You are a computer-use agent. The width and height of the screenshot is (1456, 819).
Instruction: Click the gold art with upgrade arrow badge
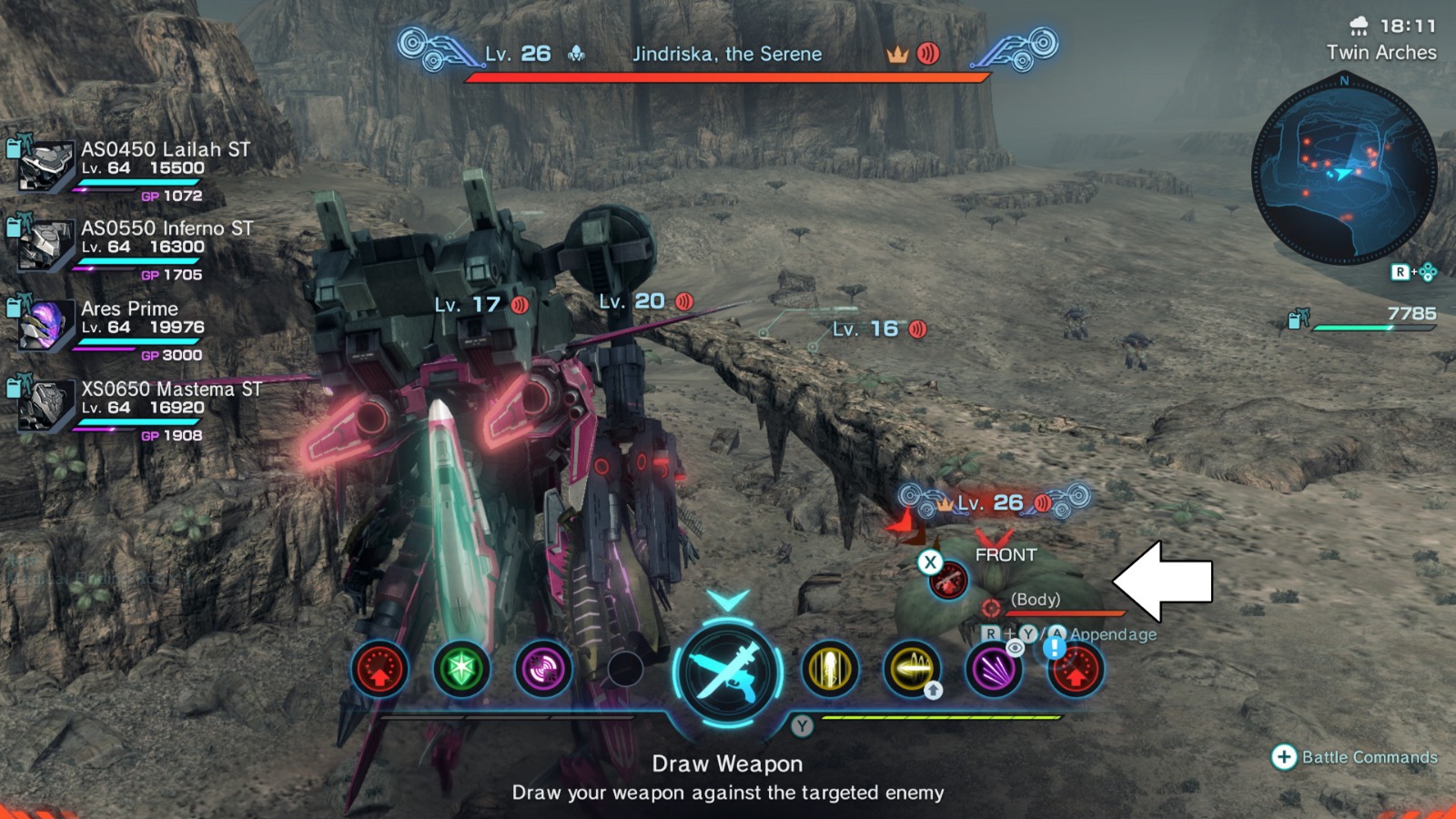coord(912,670)
